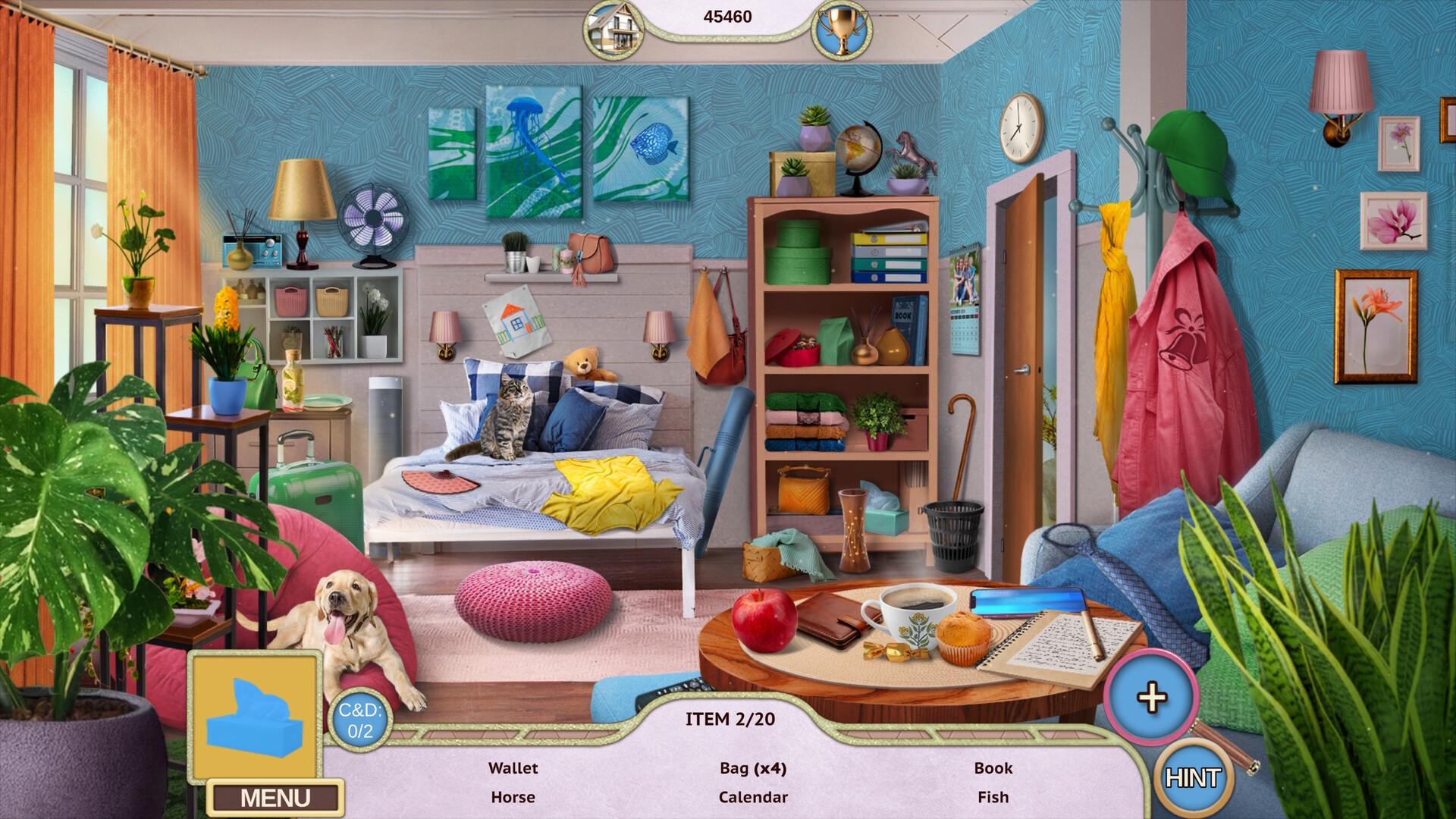Click "Book" in the item list
The width and height of the screenshot is (1456, 819).
(992, 768)
